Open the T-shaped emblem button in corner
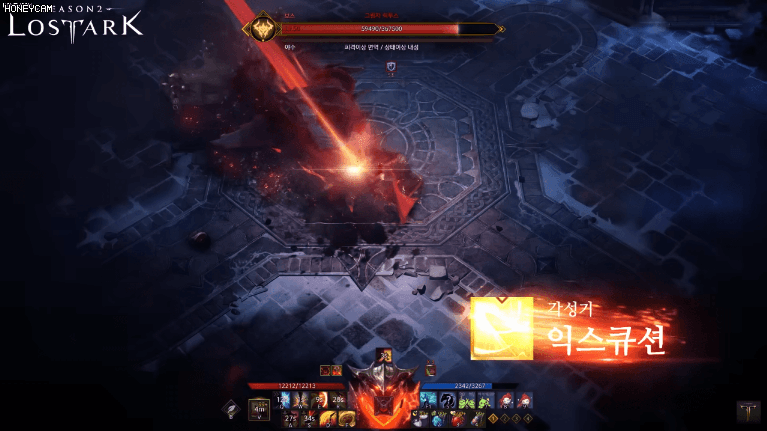This screenshot has height=431, width=767. click(x=747, y=410)
